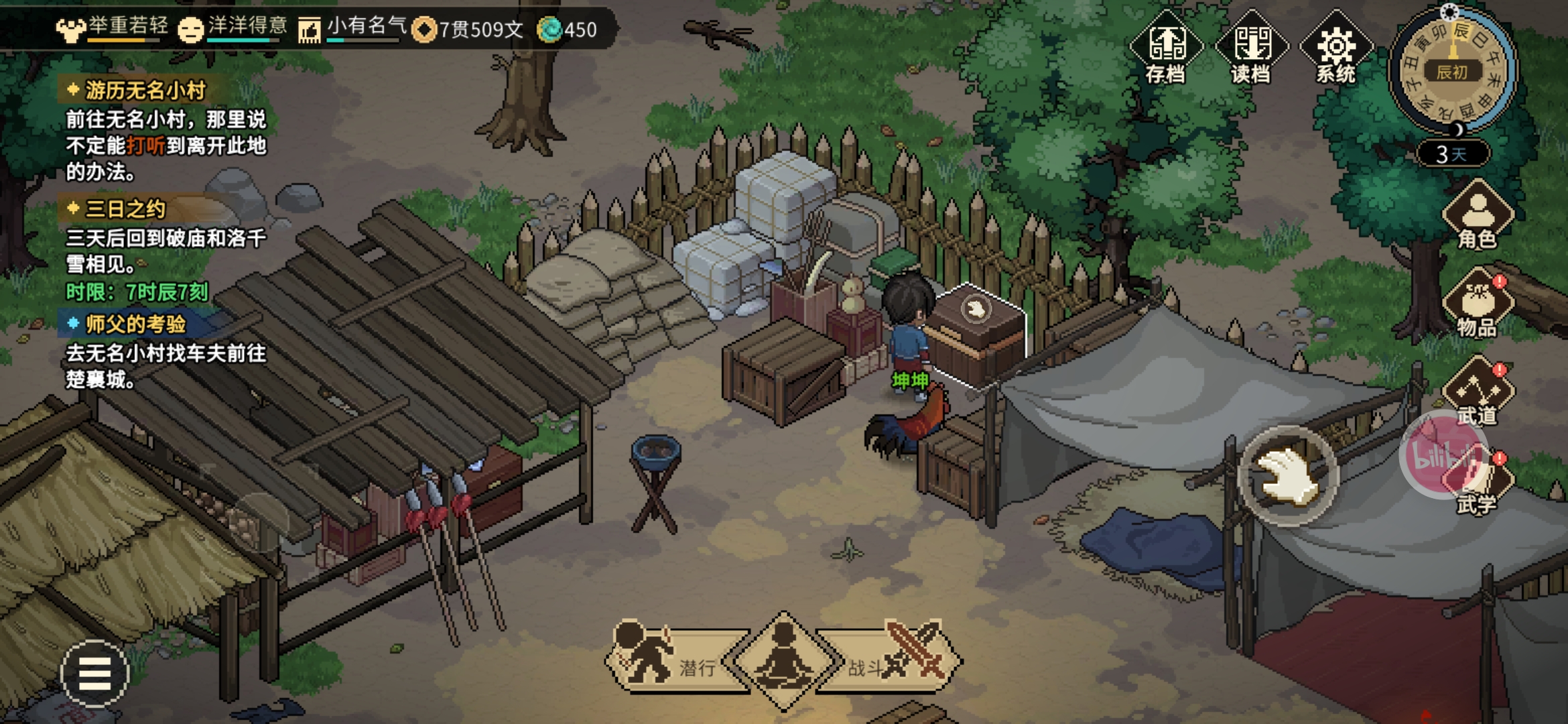Tap the hand icon above the chest
Screen dimensions: 1568x724
click(976, 309)
